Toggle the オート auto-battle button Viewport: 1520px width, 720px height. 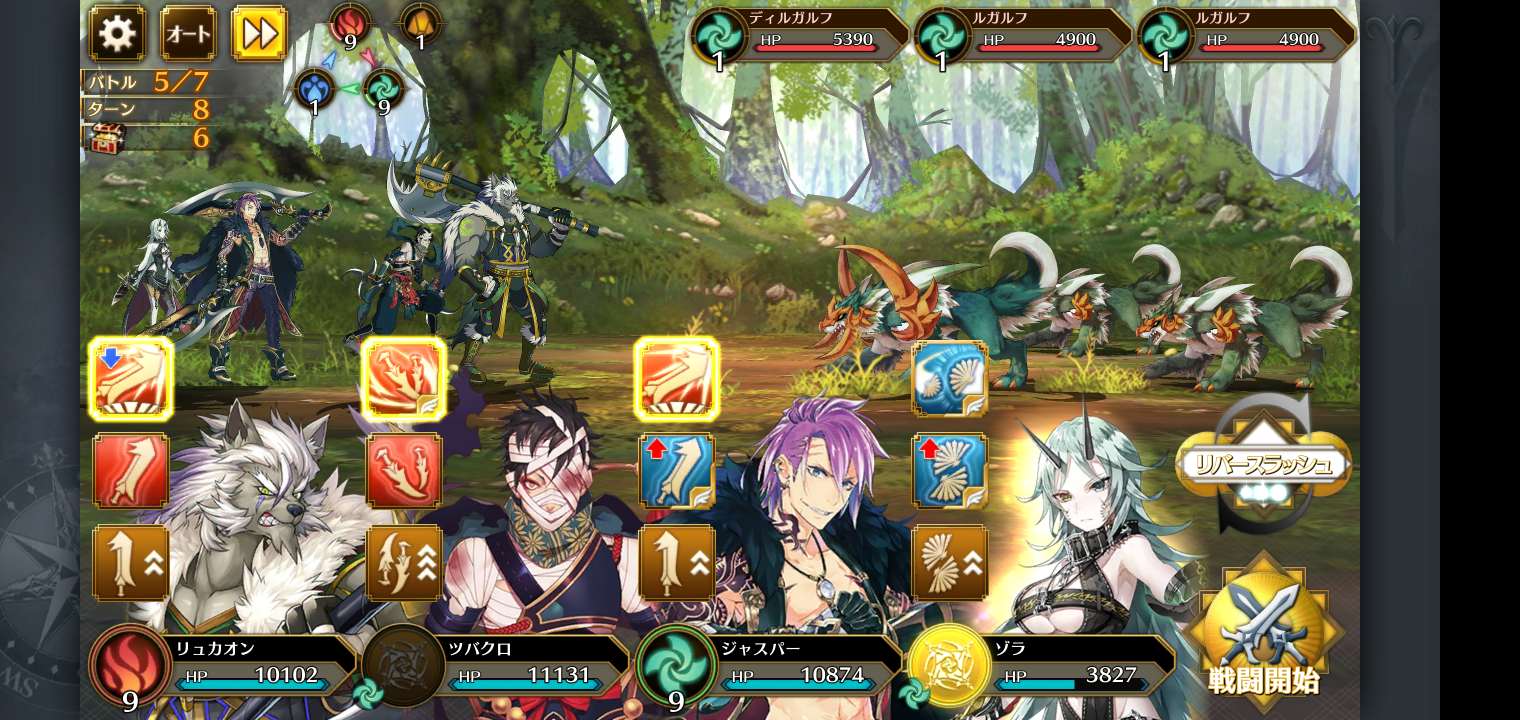point(188,34)
